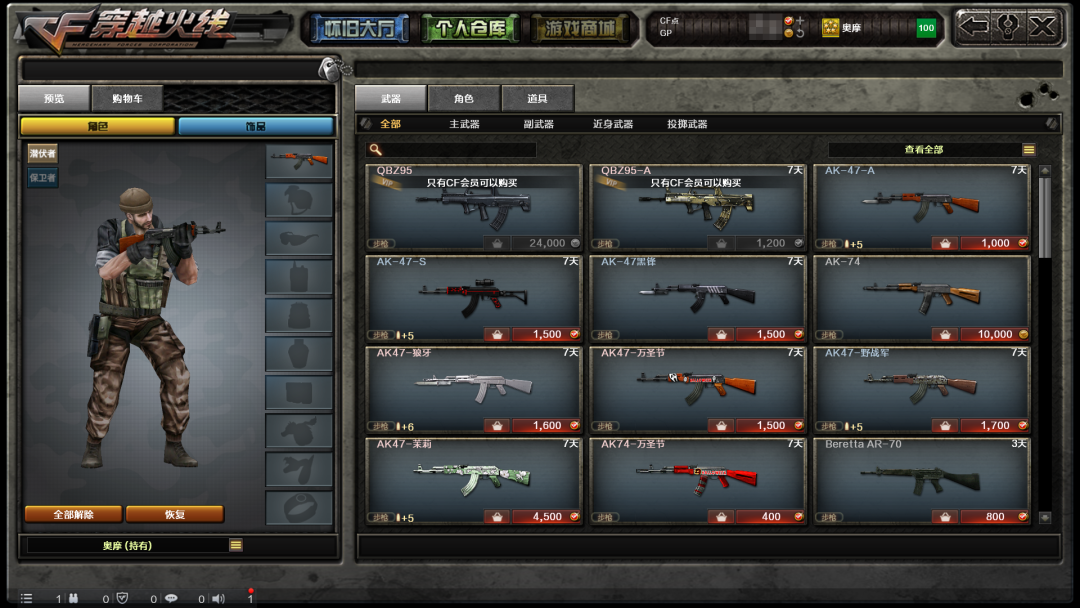The height and width of the screenshot is (608, 1080).
Task: Click the 全部解除 remove all button
Action: point(73,514)
